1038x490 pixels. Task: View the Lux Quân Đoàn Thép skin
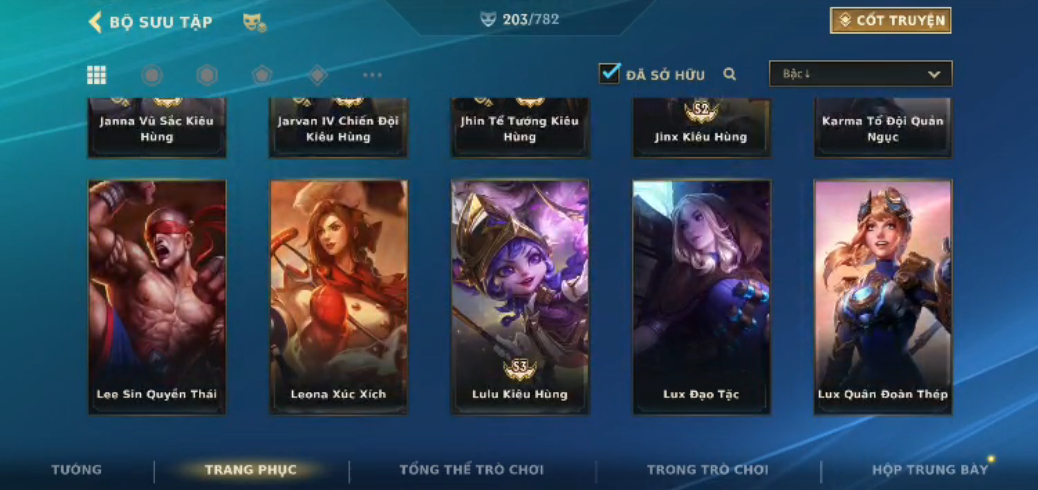tap(883, 296)
